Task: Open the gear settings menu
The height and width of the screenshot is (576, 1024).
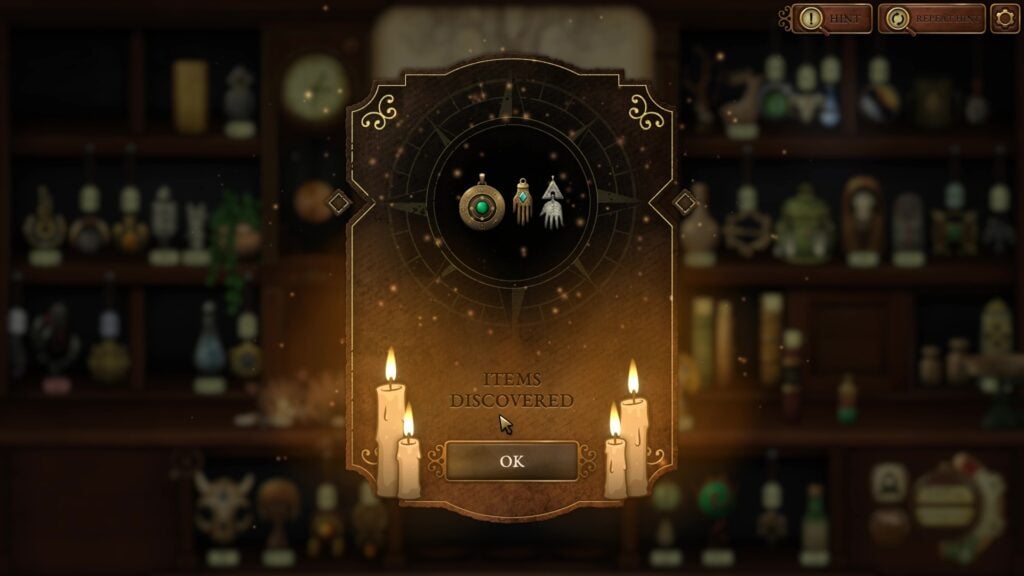Action: point(1005,18)
